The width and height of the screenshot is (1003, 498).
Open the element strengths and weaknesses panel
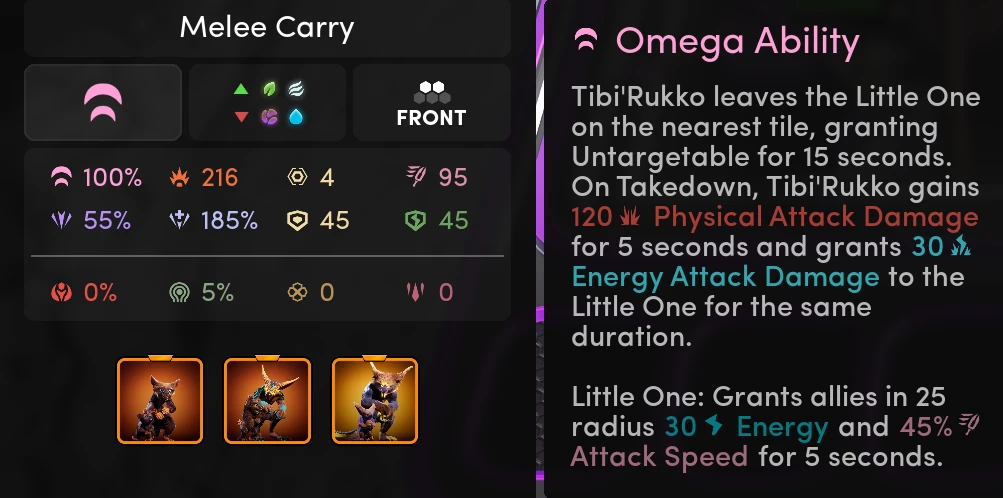[x=267, y=102]
